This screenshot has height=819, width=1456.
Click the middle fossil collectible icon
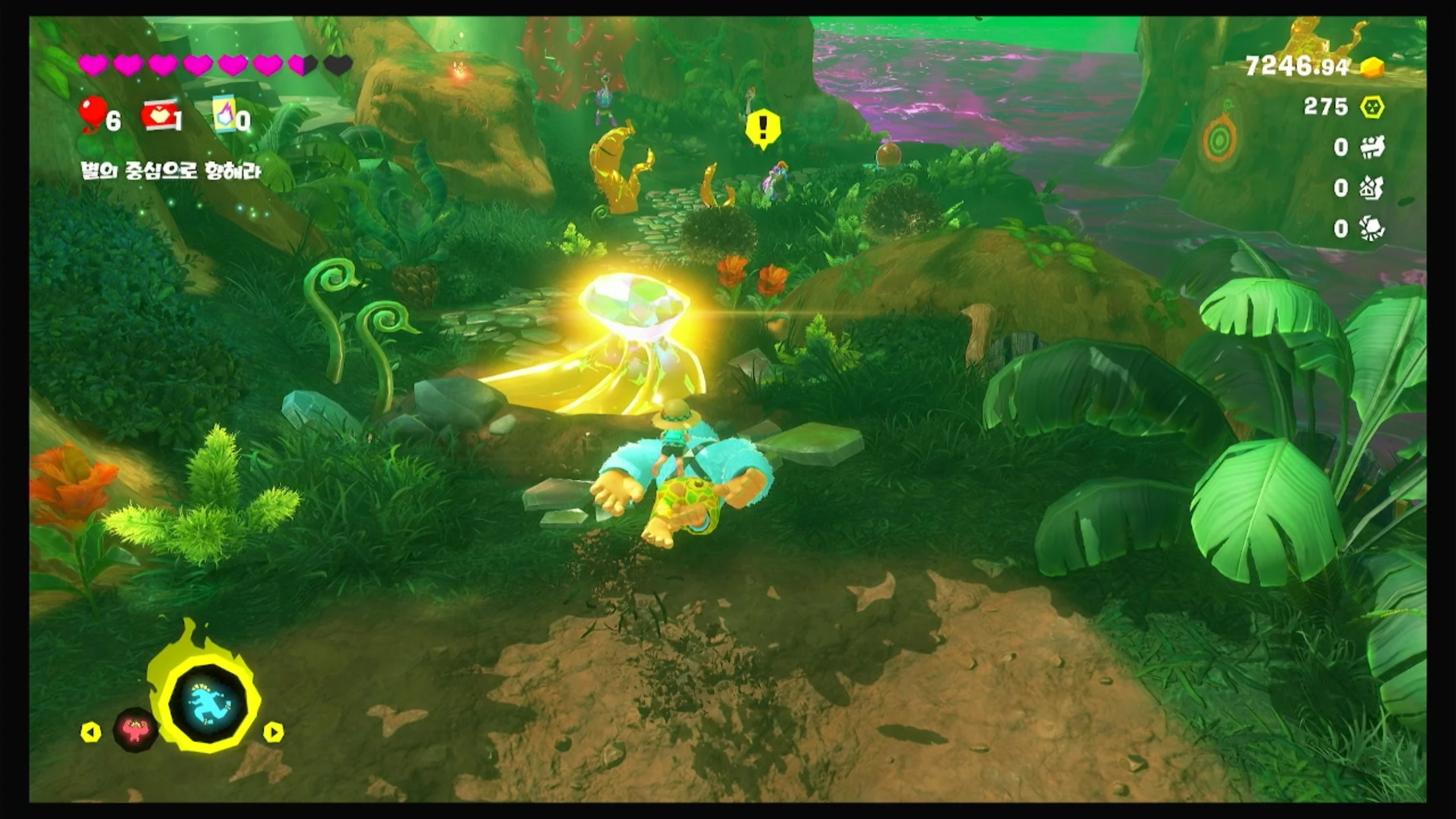(1372, 188)
